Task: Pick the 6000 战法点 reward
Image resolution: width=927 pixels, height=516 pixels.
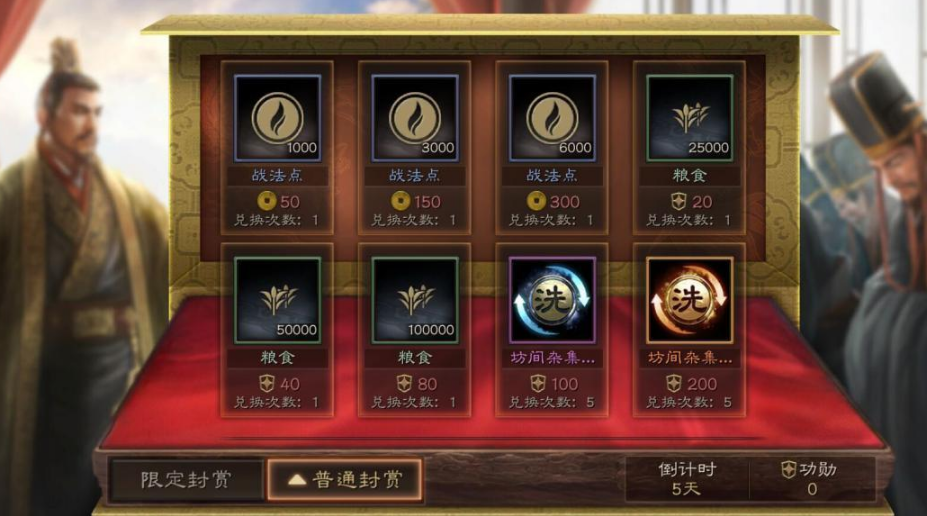Action: coord(552,118)
